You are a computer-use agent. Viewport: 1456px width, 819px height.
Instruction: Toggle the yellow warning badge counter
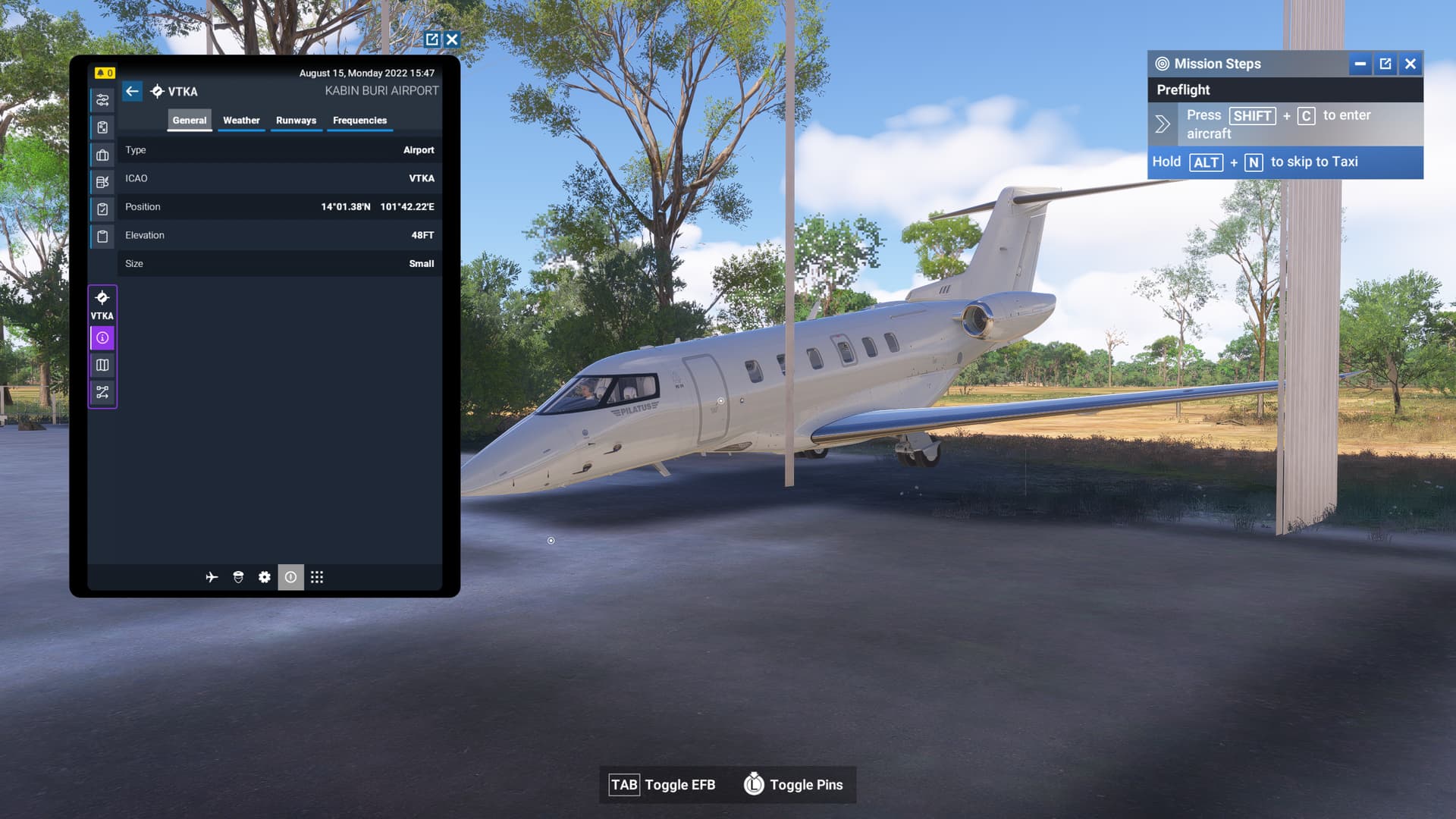coord(105,74)
